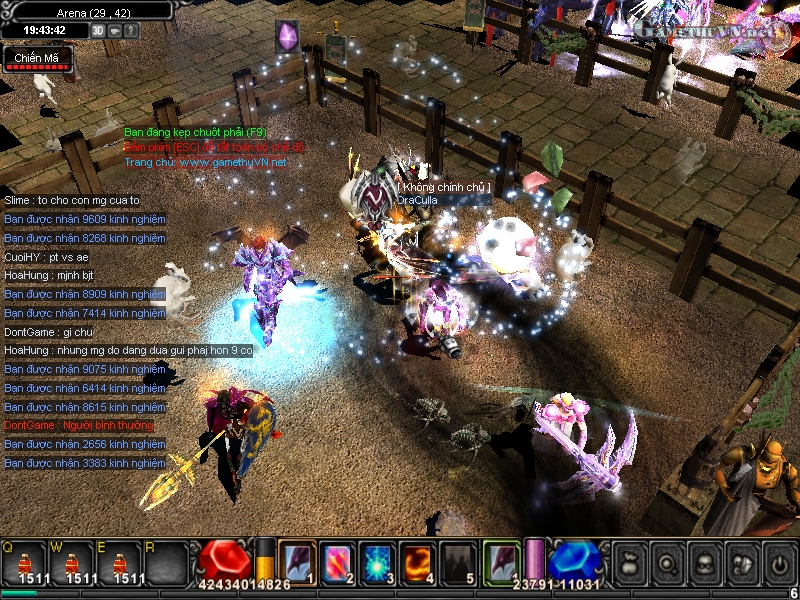Toggle the 3D view button
This screenshot has height=600, width=800.
98,30
